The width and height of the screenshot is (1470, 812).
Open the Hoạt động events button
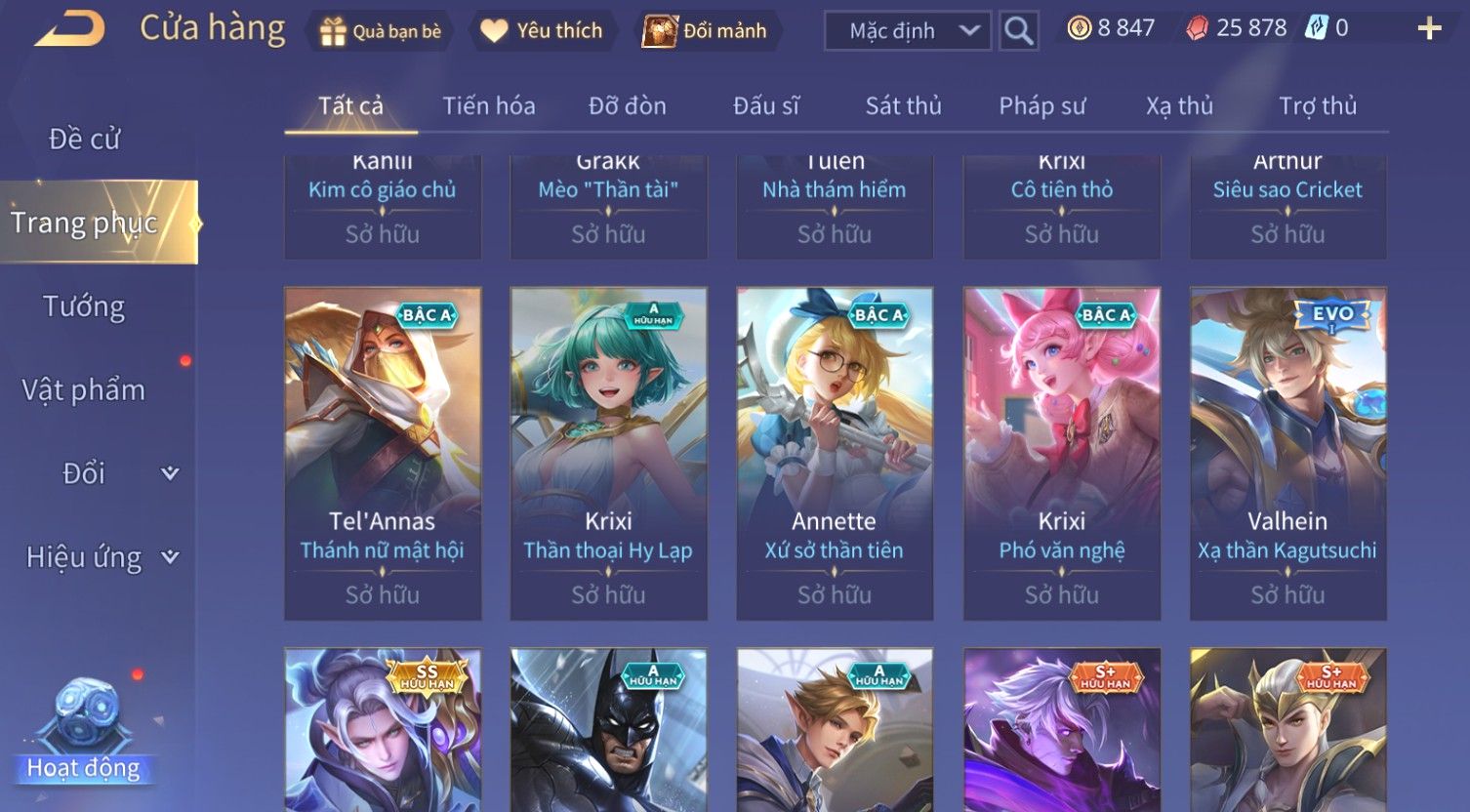(83, 734)
